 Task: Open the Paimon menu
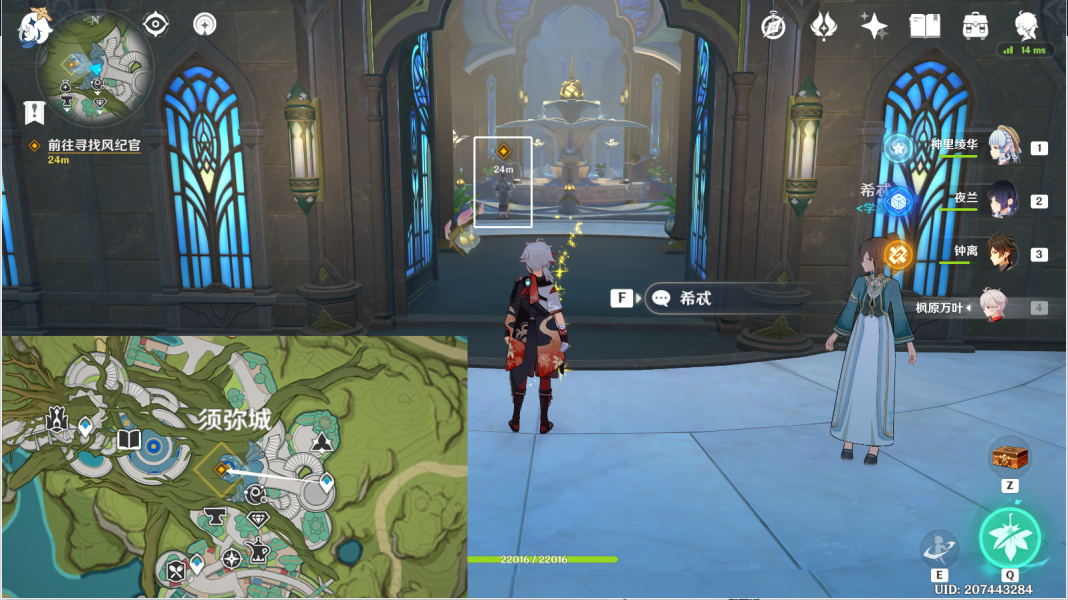point(36,27)
